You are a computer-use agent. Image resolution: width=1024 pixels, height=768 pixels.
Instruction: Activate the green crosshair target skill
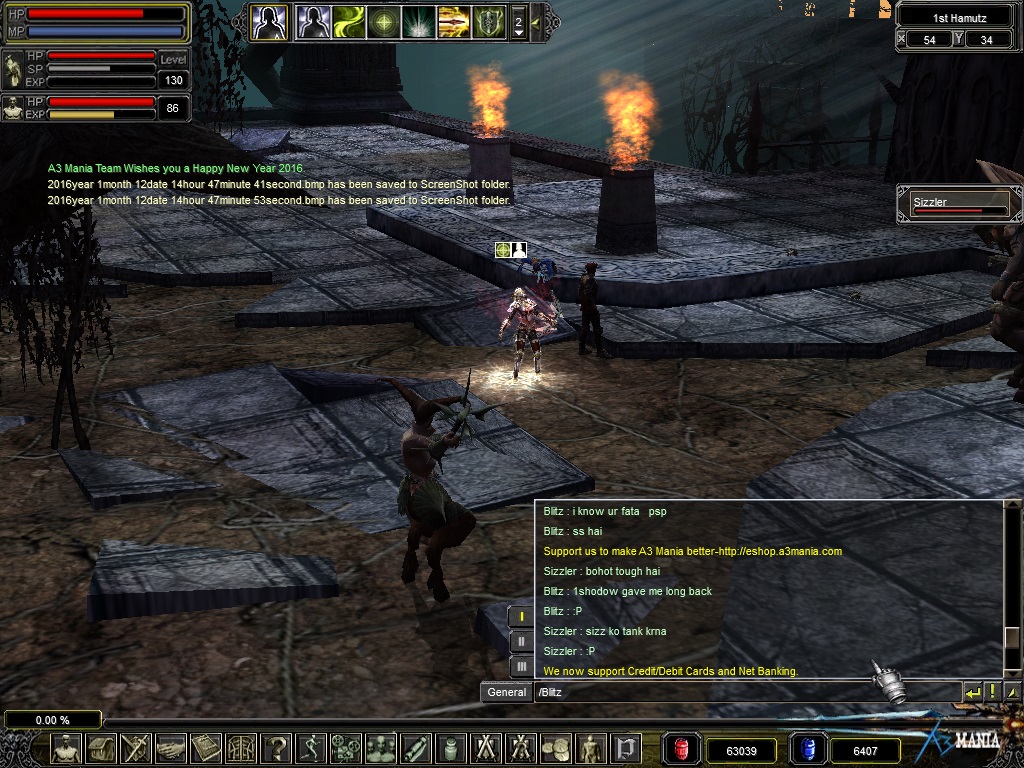click(x=383, y=21)
